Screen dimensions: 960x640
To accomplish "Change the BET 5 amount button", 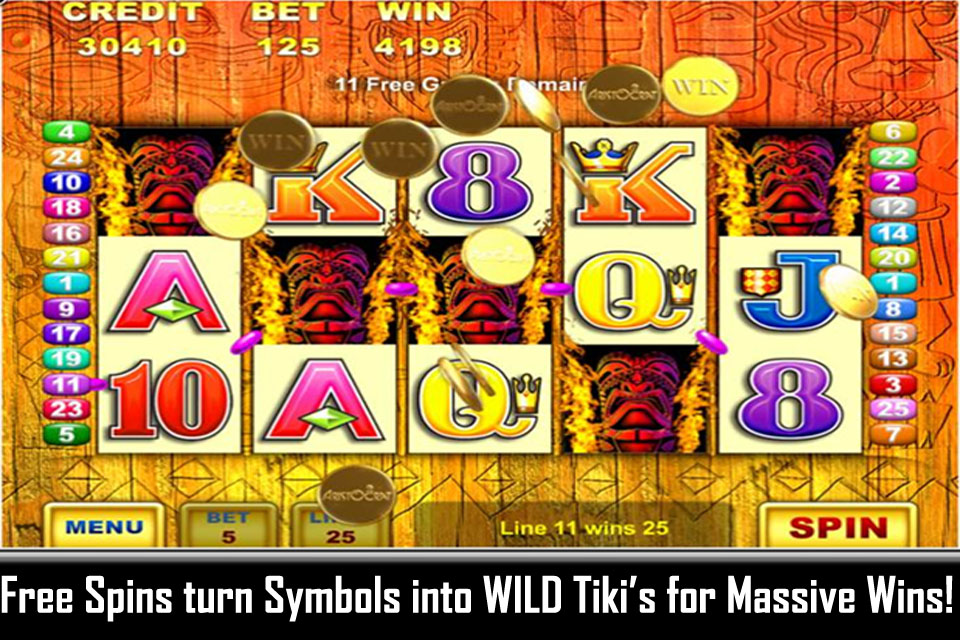I will (227, 526).
